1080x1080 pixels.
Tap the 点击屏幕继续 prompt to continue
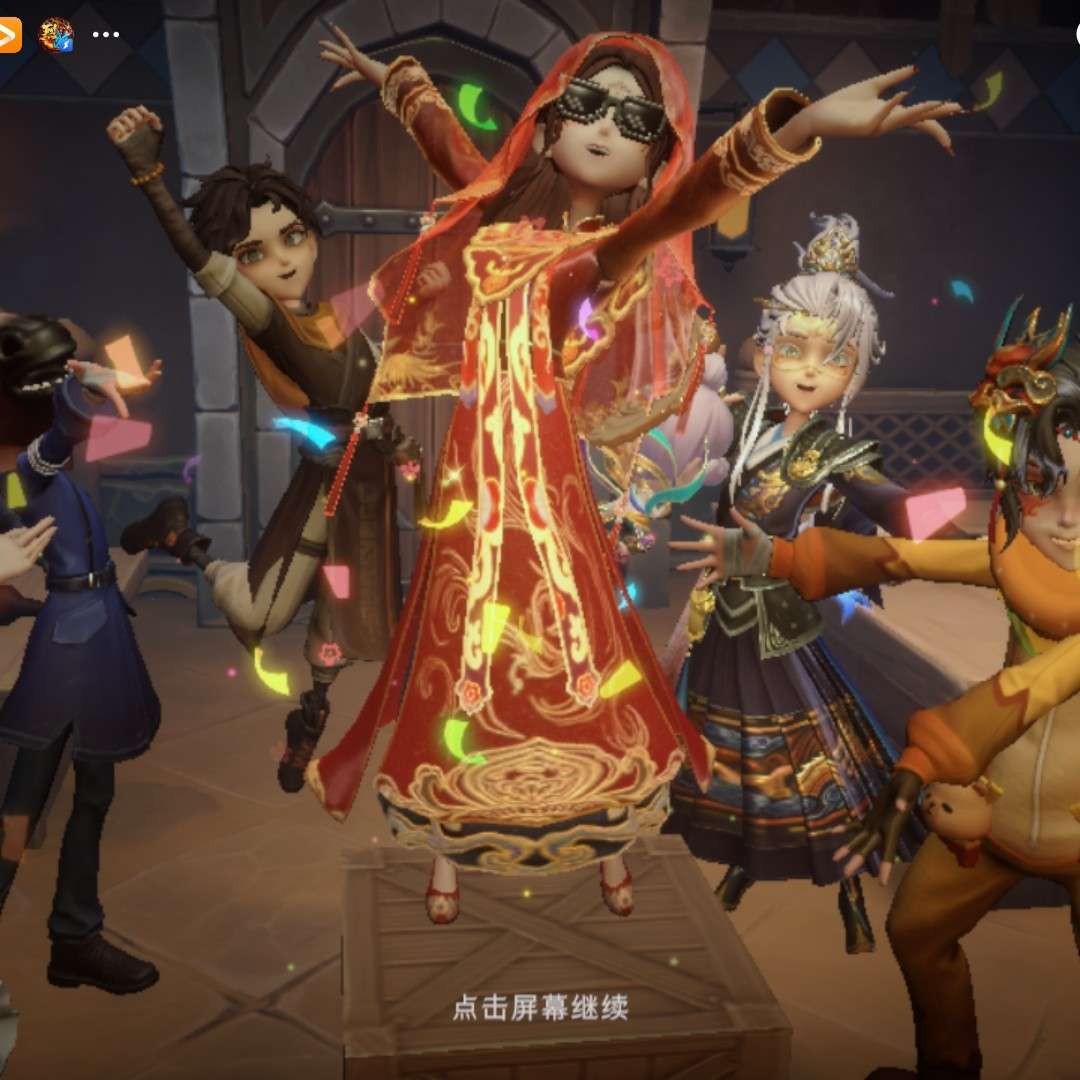(540, 1007)
